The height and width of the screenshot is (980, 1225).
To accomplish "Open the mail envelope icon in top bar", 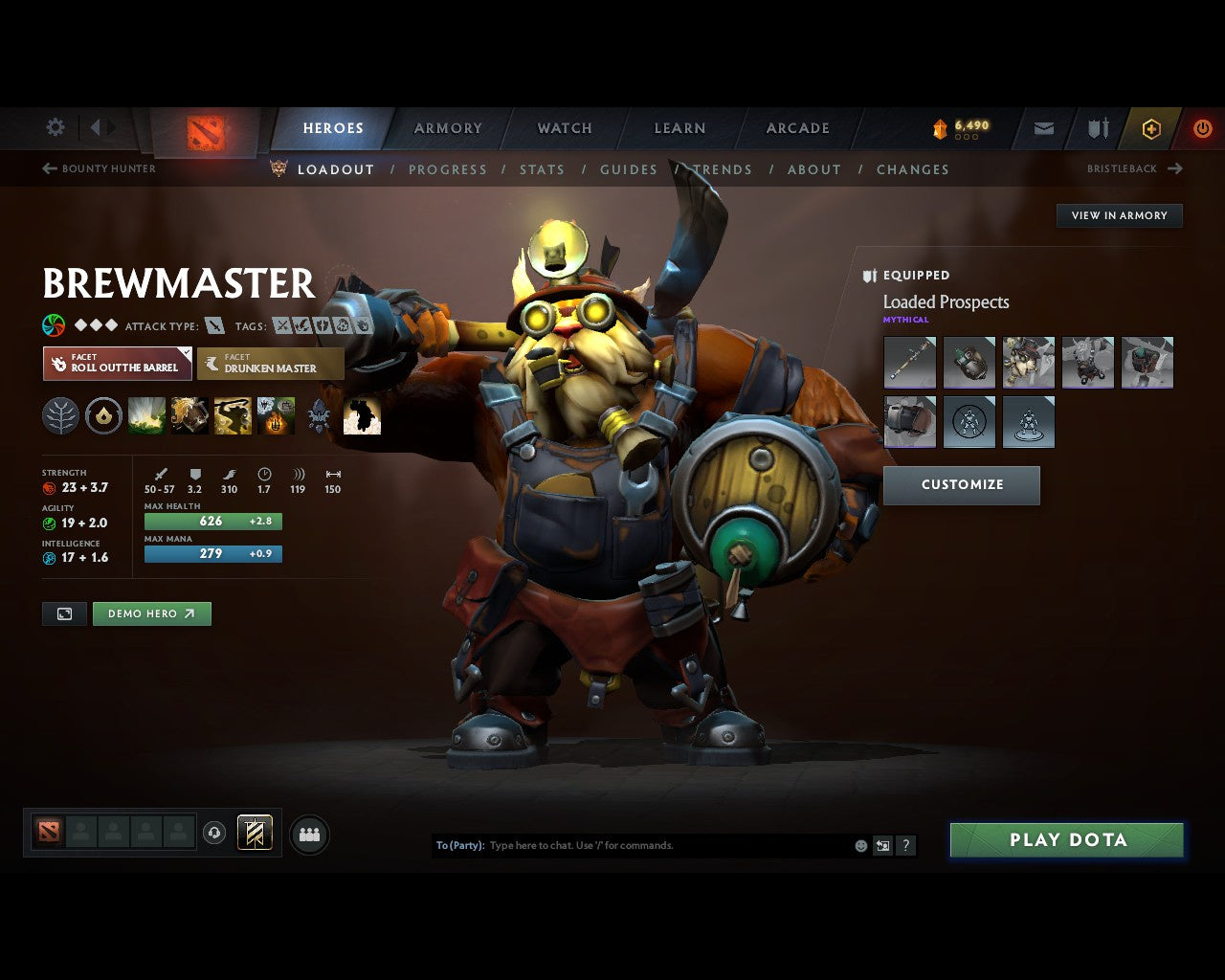I will (1043, 128).
